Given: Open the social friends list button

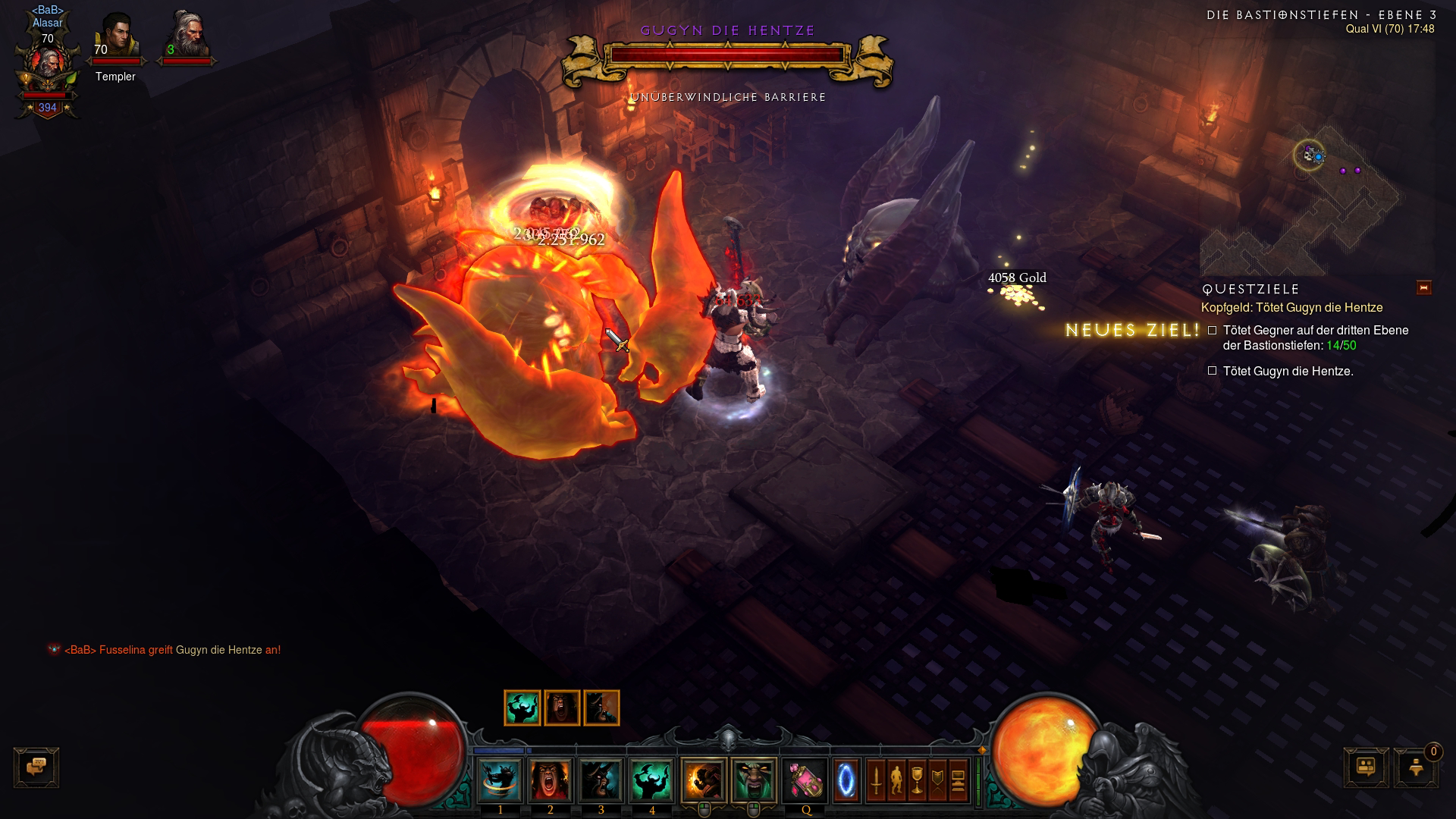Looking at the screenshot, I should (x=1367, y=767).
